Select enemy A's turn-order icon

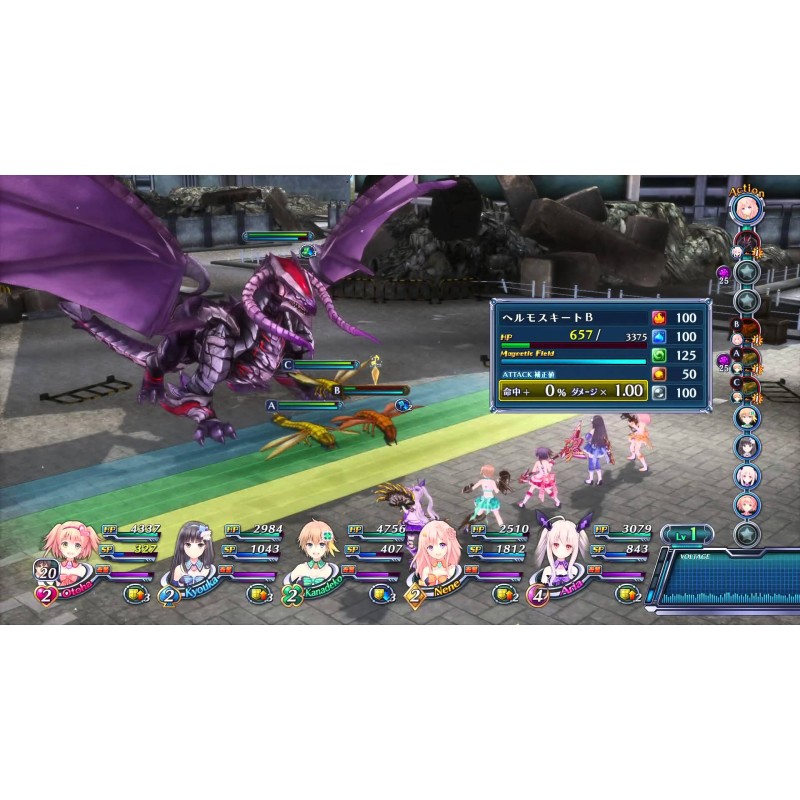pyautogui.click(x=746, y=360)
